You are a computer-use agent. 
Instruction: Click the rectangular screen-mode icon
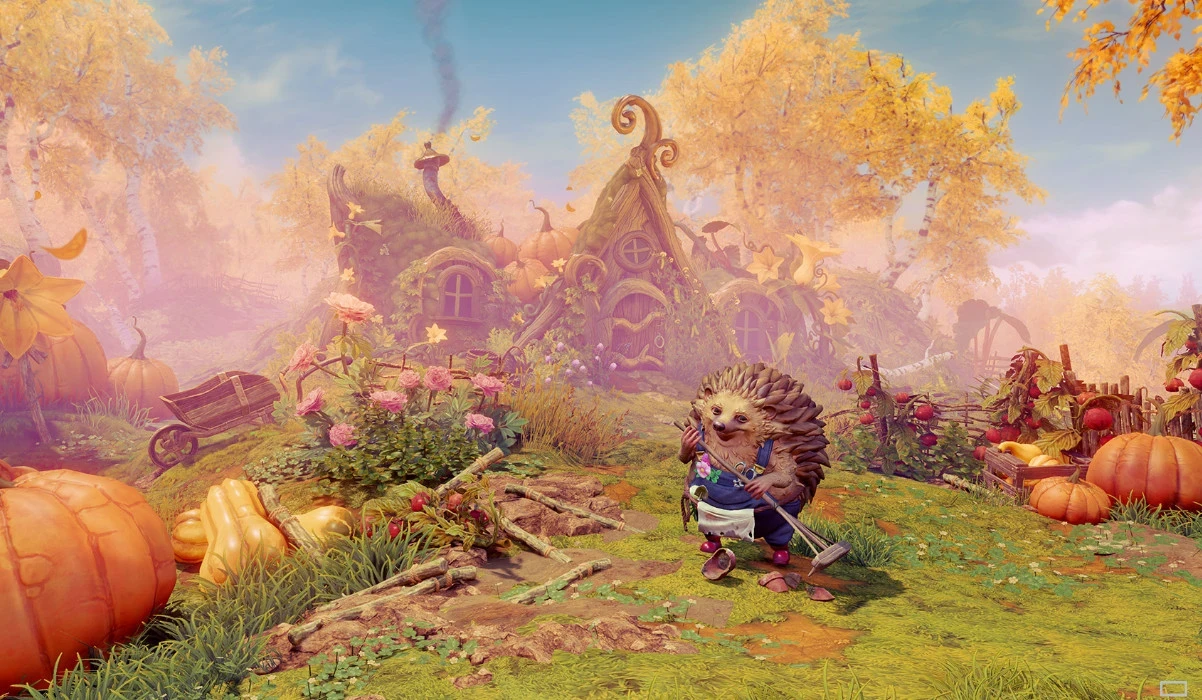(x=1172, y=688)
